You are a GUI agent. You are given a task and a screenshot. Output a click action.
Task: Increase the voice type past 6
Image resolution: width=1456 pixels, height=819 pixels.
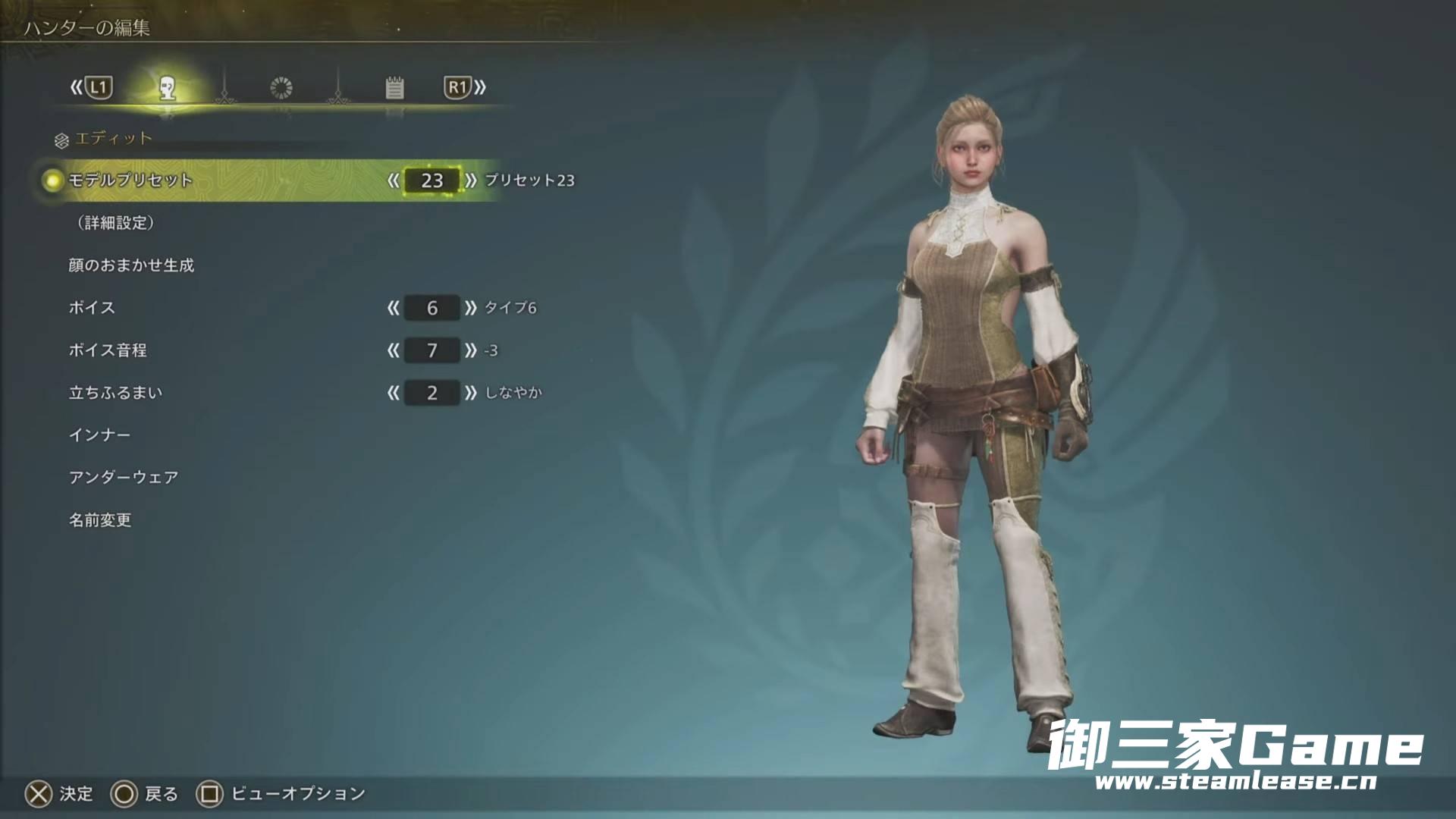tap(471, 308)
